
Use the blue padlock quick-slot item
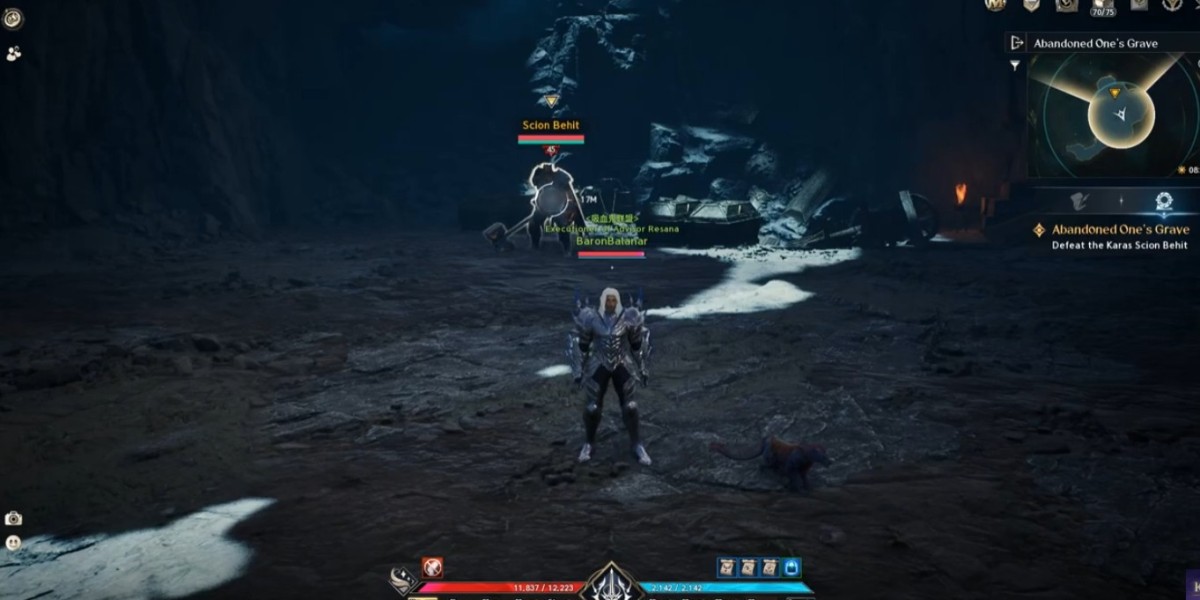coord(792,568)
